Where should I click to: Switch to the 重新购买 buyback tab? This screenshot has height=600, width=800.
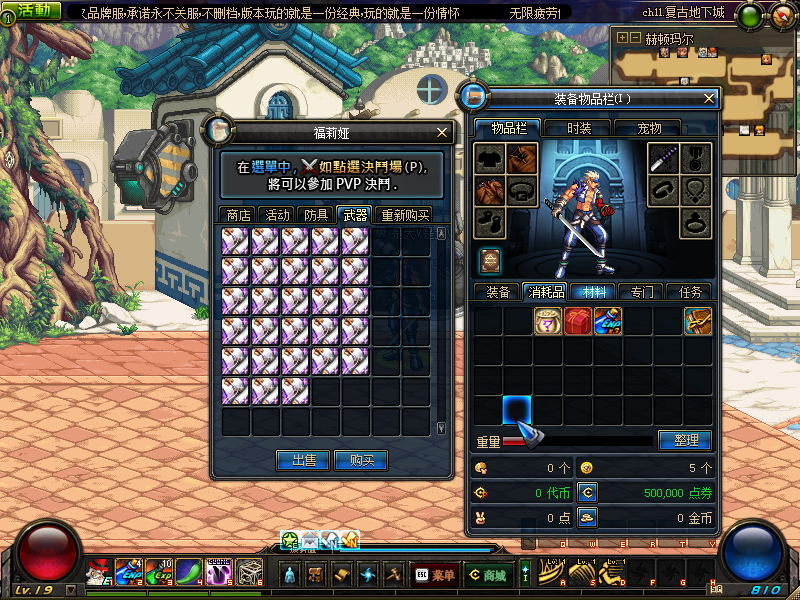click(404, 215)
